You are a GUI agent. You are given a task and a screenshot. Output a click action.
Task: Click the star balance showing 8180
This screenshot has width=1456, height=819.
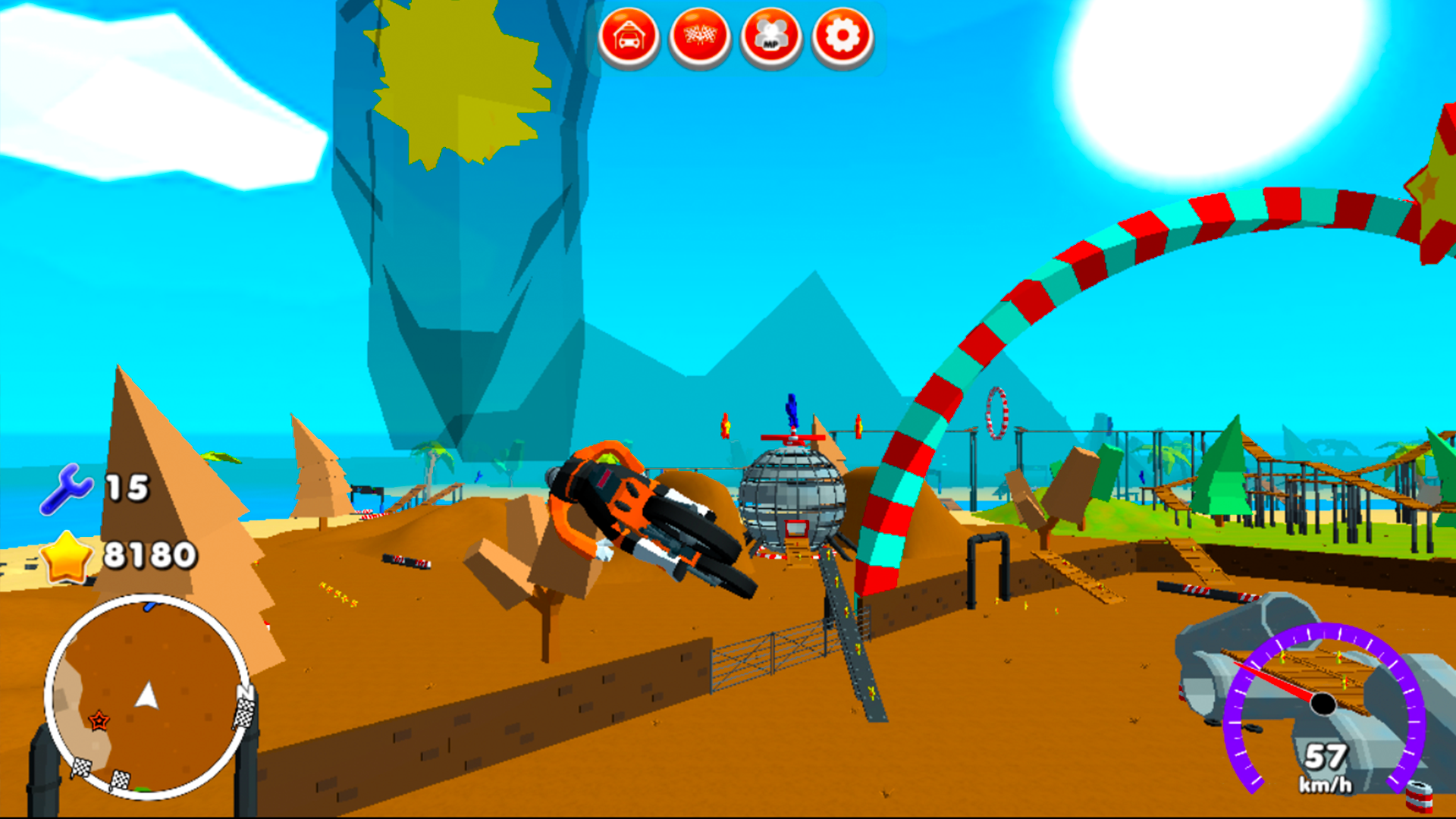[149, 556]
